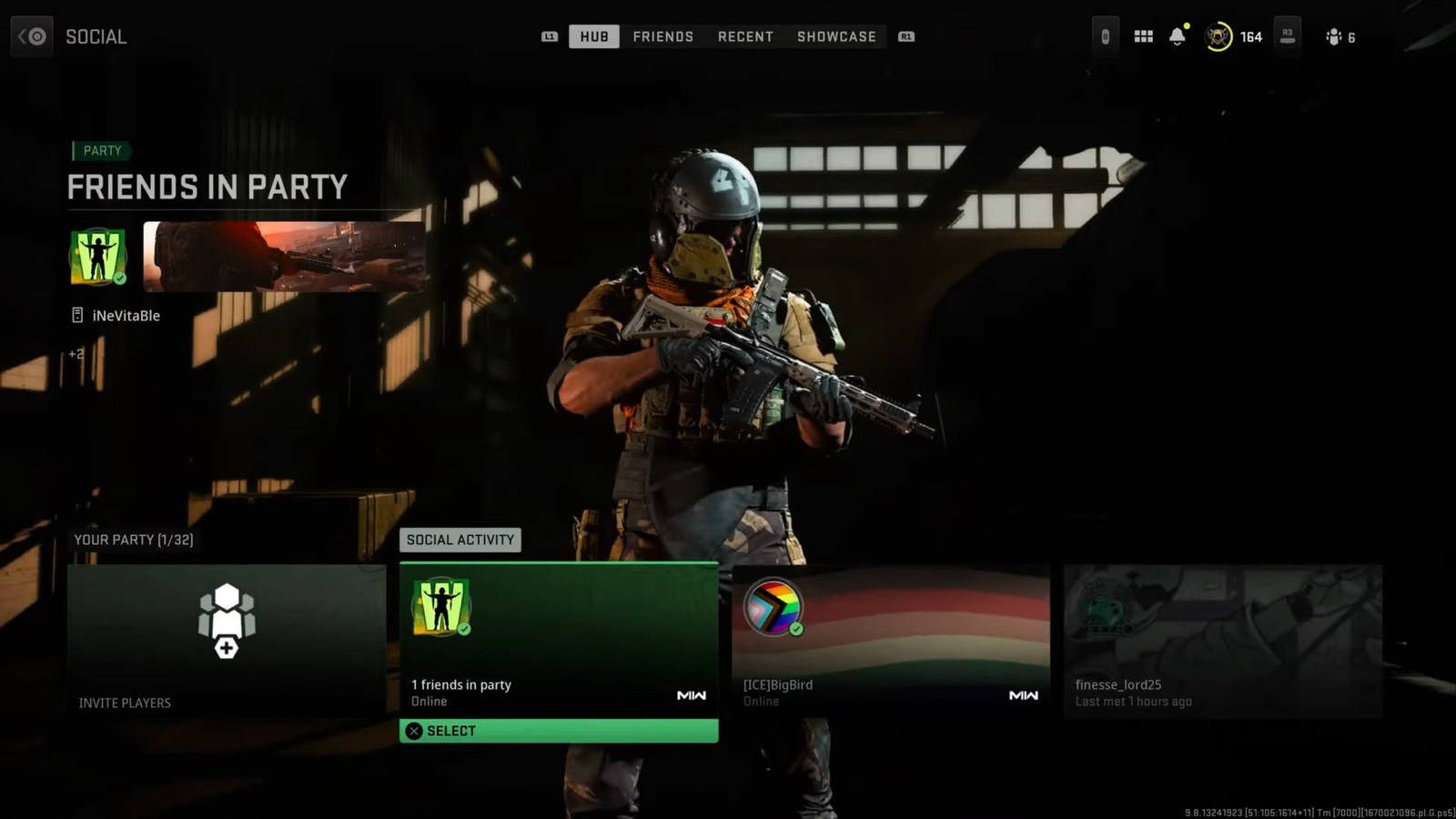Click the controller status icon top right
This screenshot has width=1456, height=819.
tap(1104, 36)
